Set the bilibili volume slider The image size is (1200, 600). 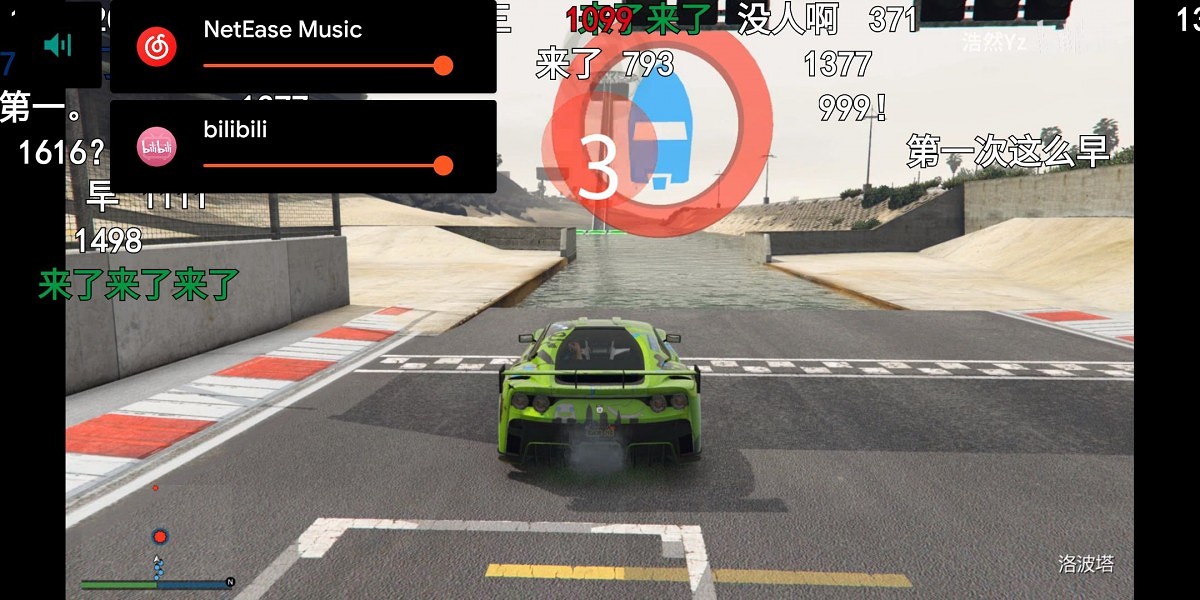pos(443,165)
